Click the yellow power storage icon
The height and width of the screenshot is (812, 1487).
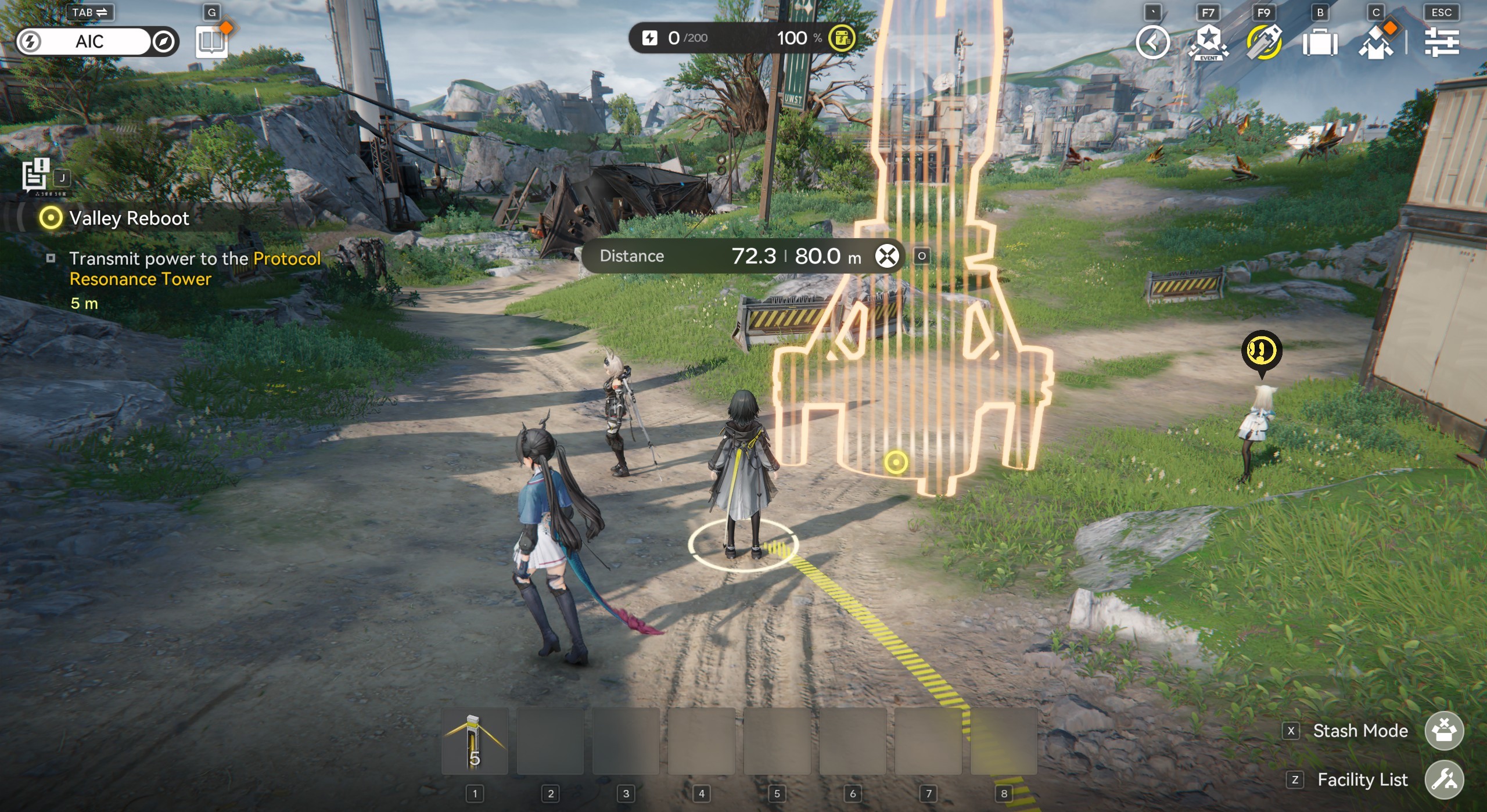pyautogui.click(x=842, y=38)
